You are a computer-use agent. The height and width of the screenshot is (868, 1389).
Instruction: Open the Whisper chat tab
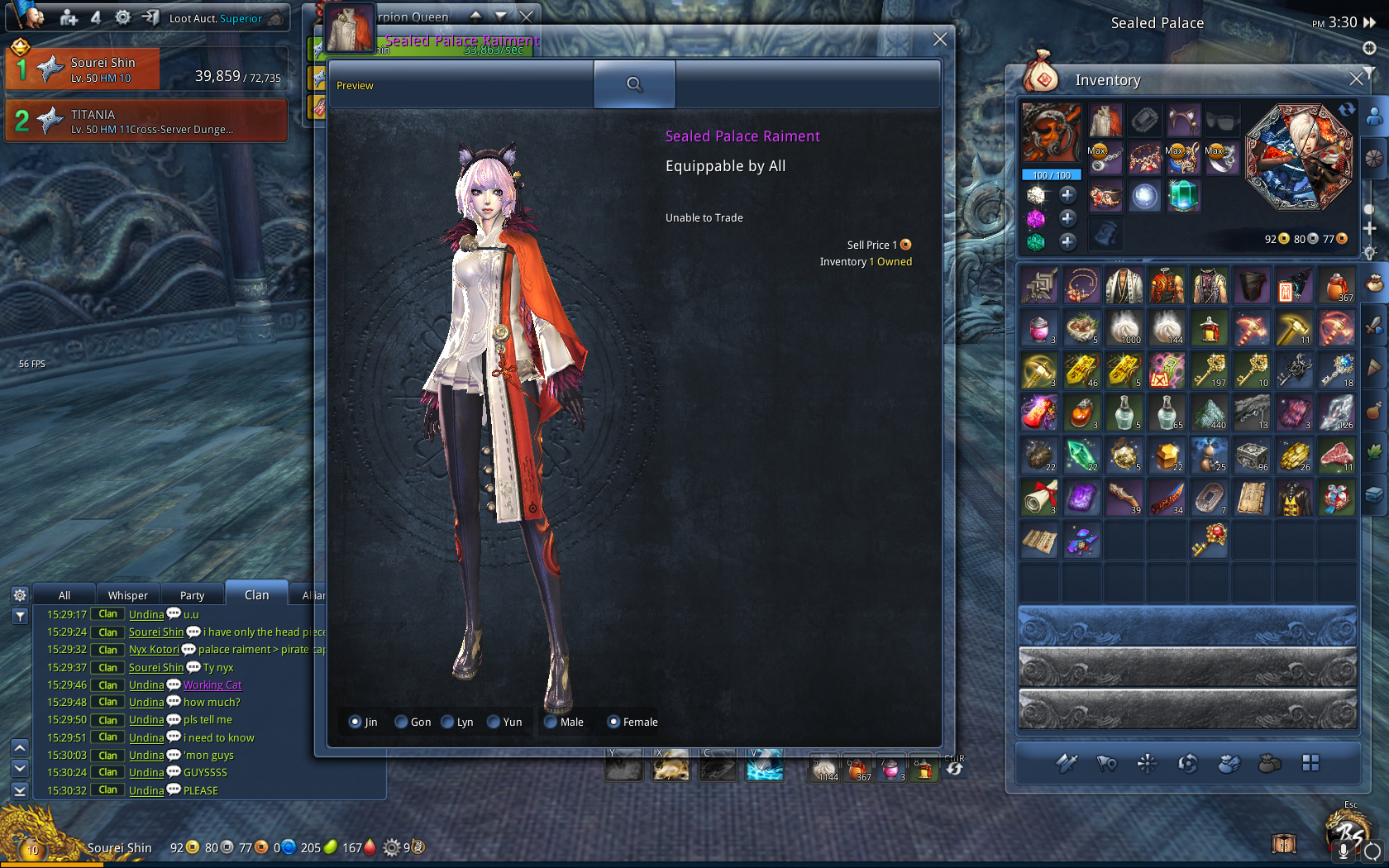128,595
